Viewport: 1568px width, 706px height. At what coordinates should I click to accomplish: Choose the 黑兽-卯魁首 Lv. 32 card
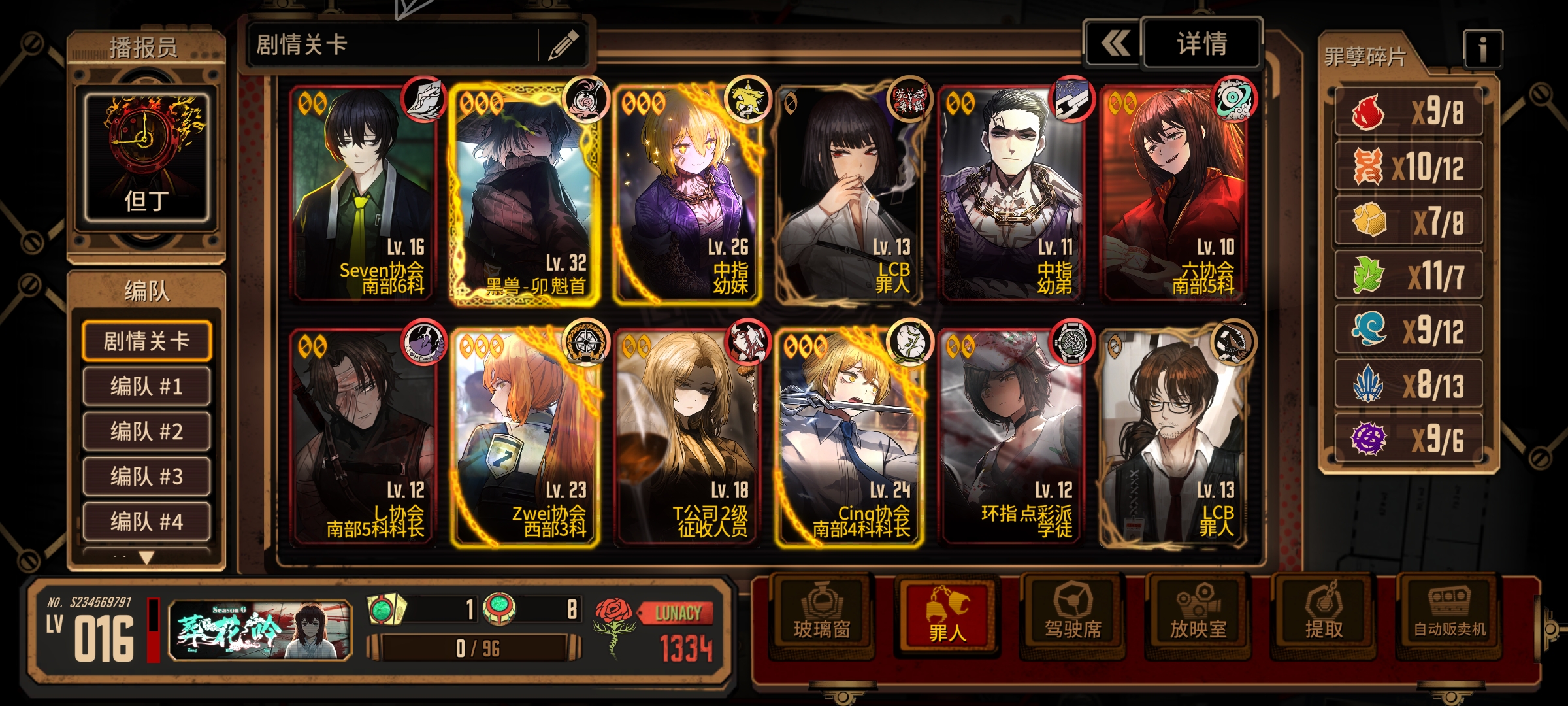(525, 194)
